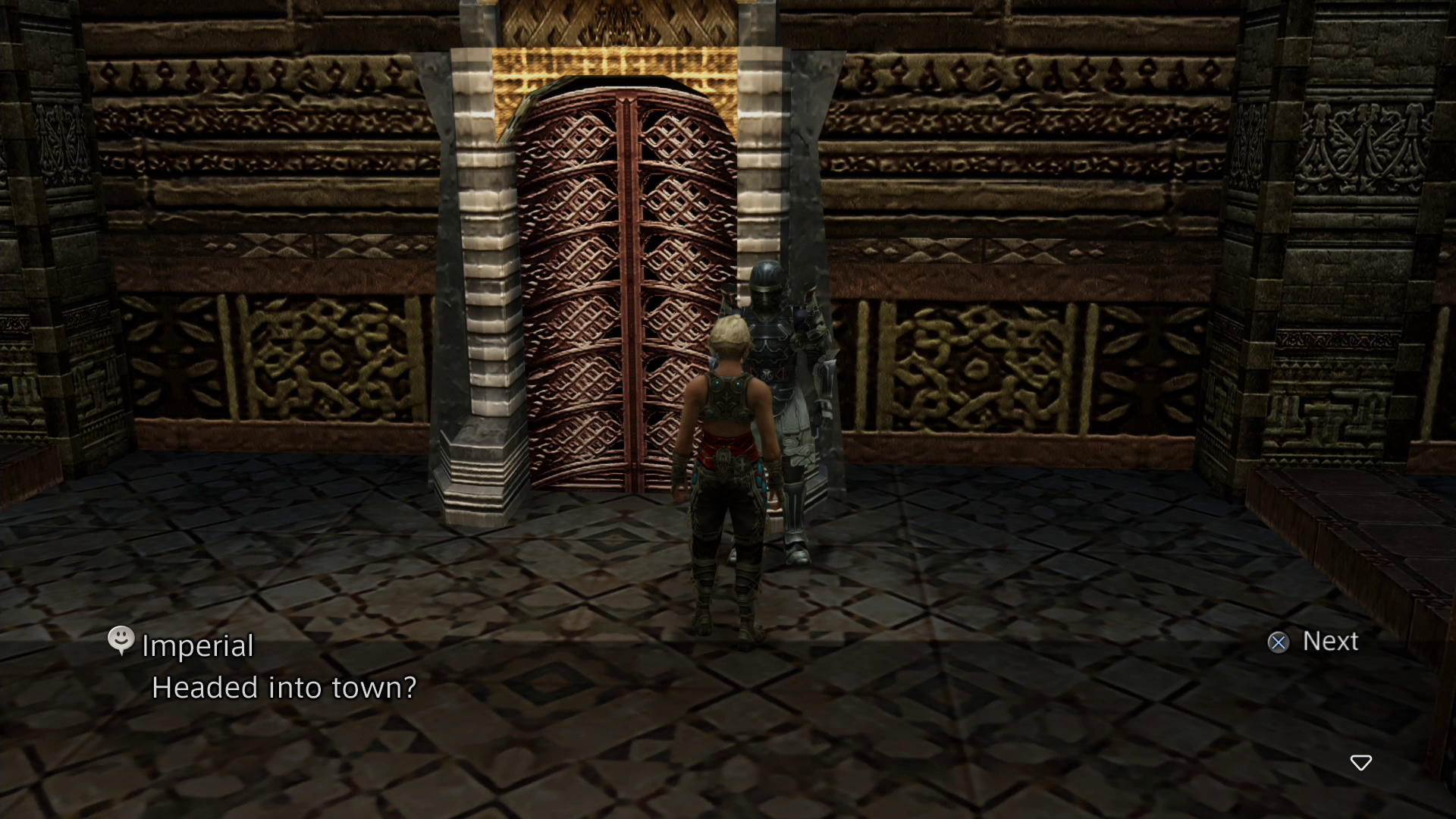Click the white triangle dialogue advance indicator
The image size is (1456, 819).
(1361, 764)
